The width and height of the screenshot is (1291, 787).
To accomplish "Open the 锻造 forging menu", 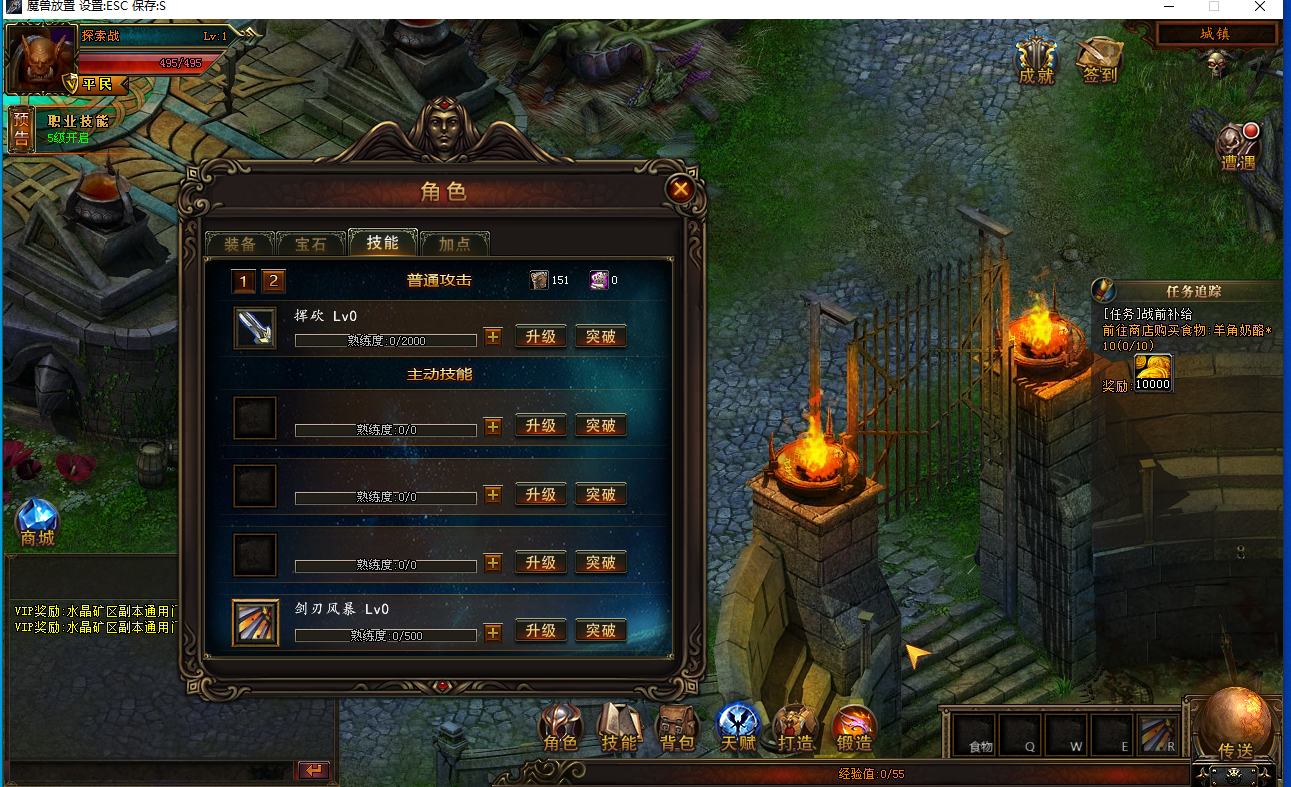I will [854, 728].
